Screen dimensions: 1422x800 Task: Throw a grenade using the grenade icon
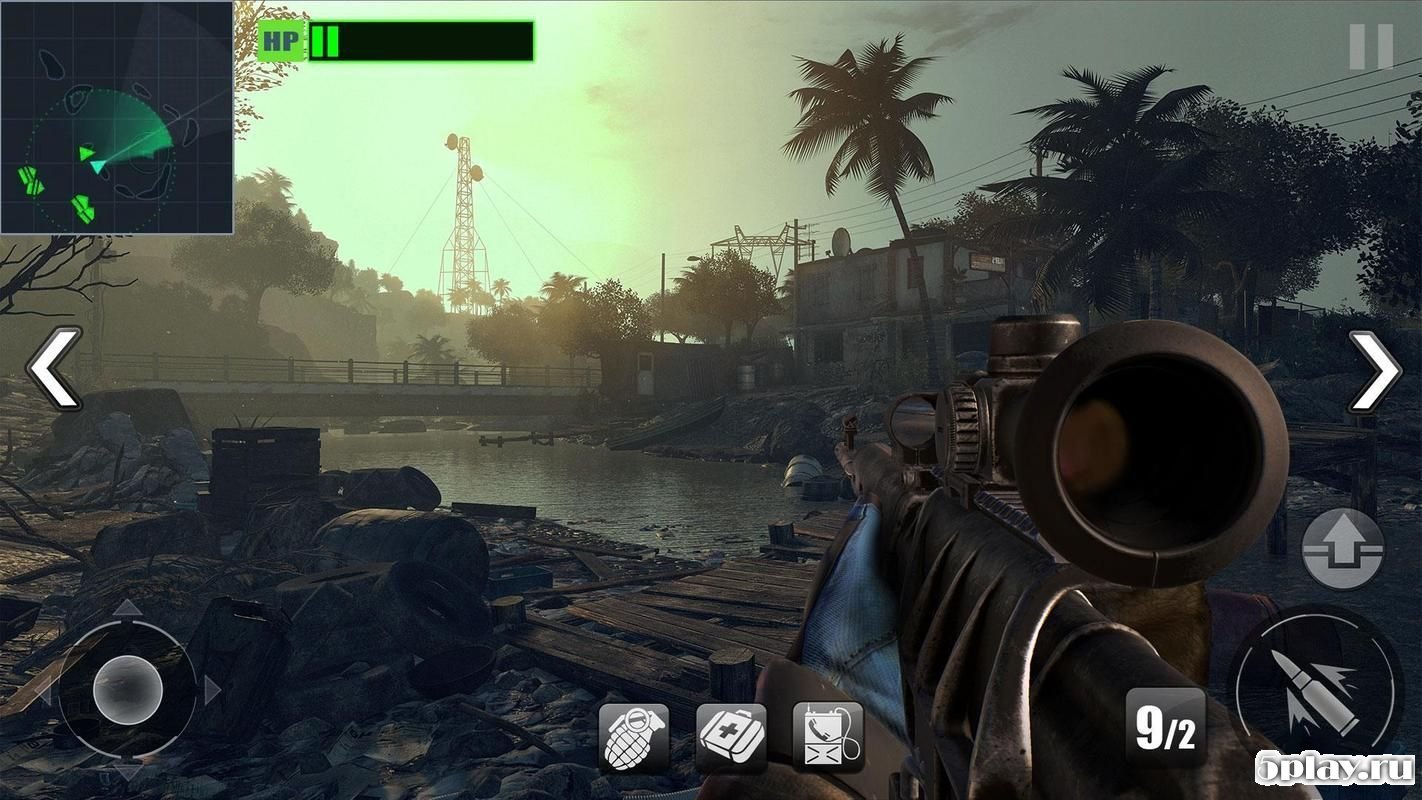tap(633, 737)
